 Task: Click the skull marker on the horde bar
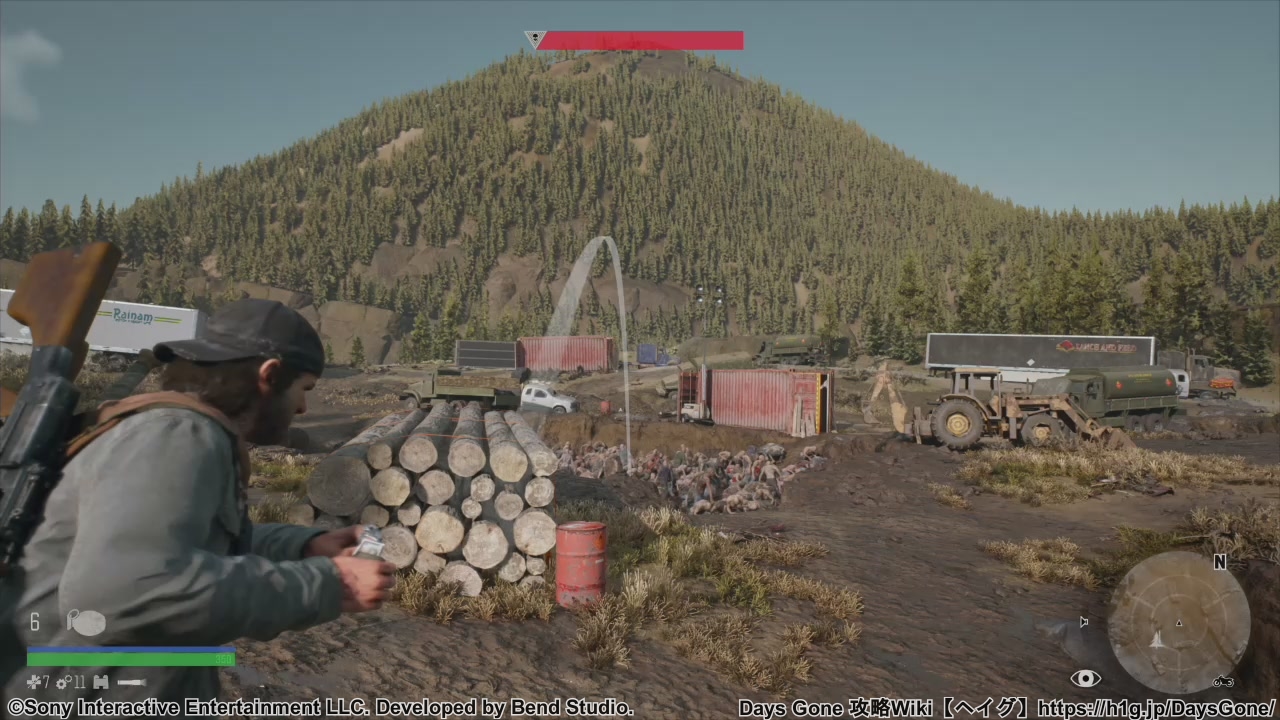point(536,40)
